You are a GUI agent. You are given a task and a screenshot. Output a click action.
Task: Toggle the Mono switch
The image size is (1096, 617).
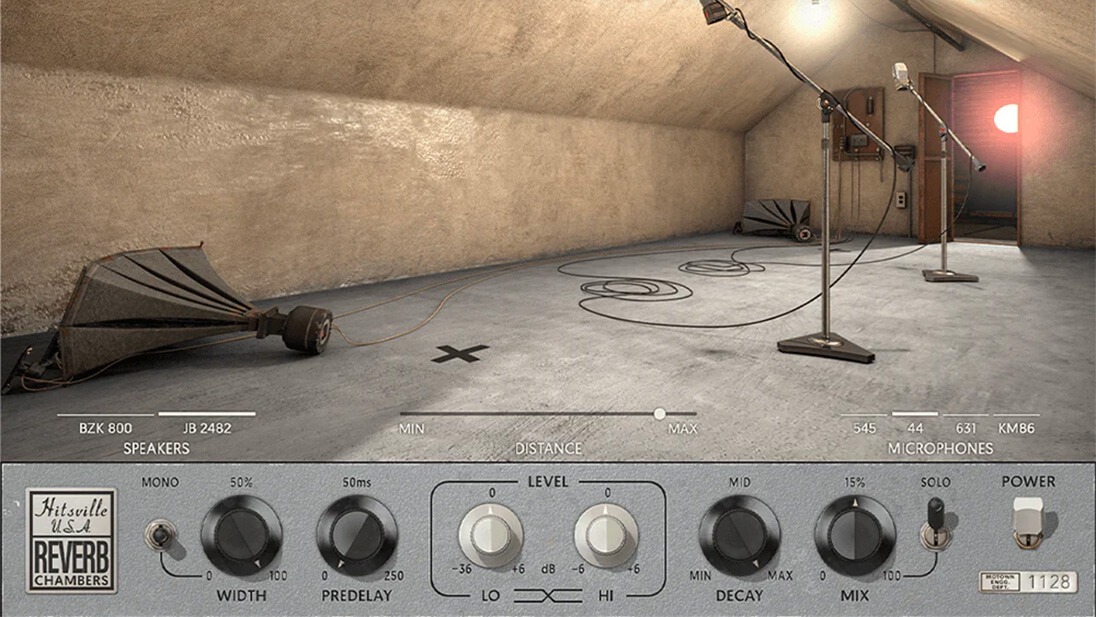160,533
